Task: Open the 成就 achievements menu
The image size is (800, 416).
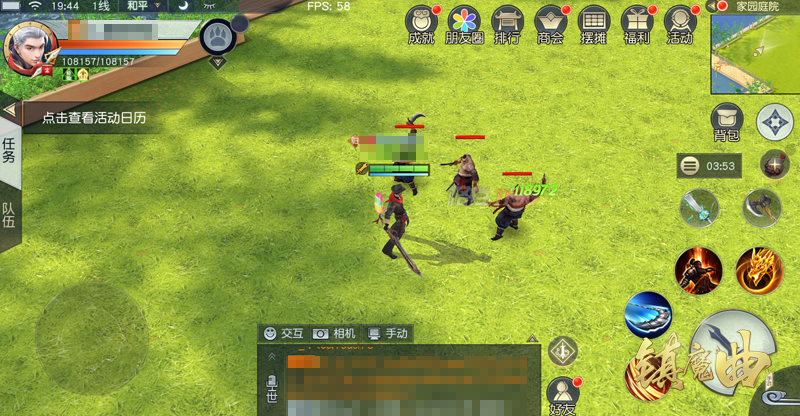Action: (x=423, y=24)
